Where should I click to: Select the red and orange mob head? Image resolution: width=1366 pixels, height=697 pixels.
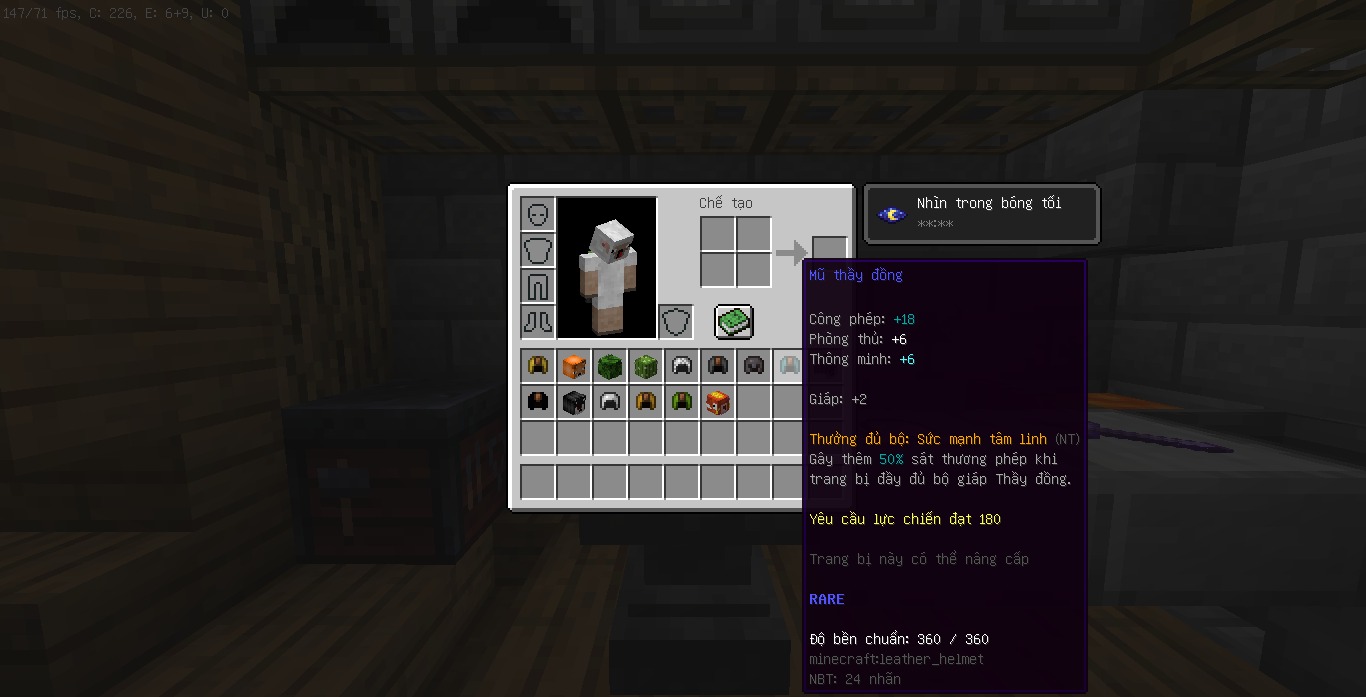718,402
